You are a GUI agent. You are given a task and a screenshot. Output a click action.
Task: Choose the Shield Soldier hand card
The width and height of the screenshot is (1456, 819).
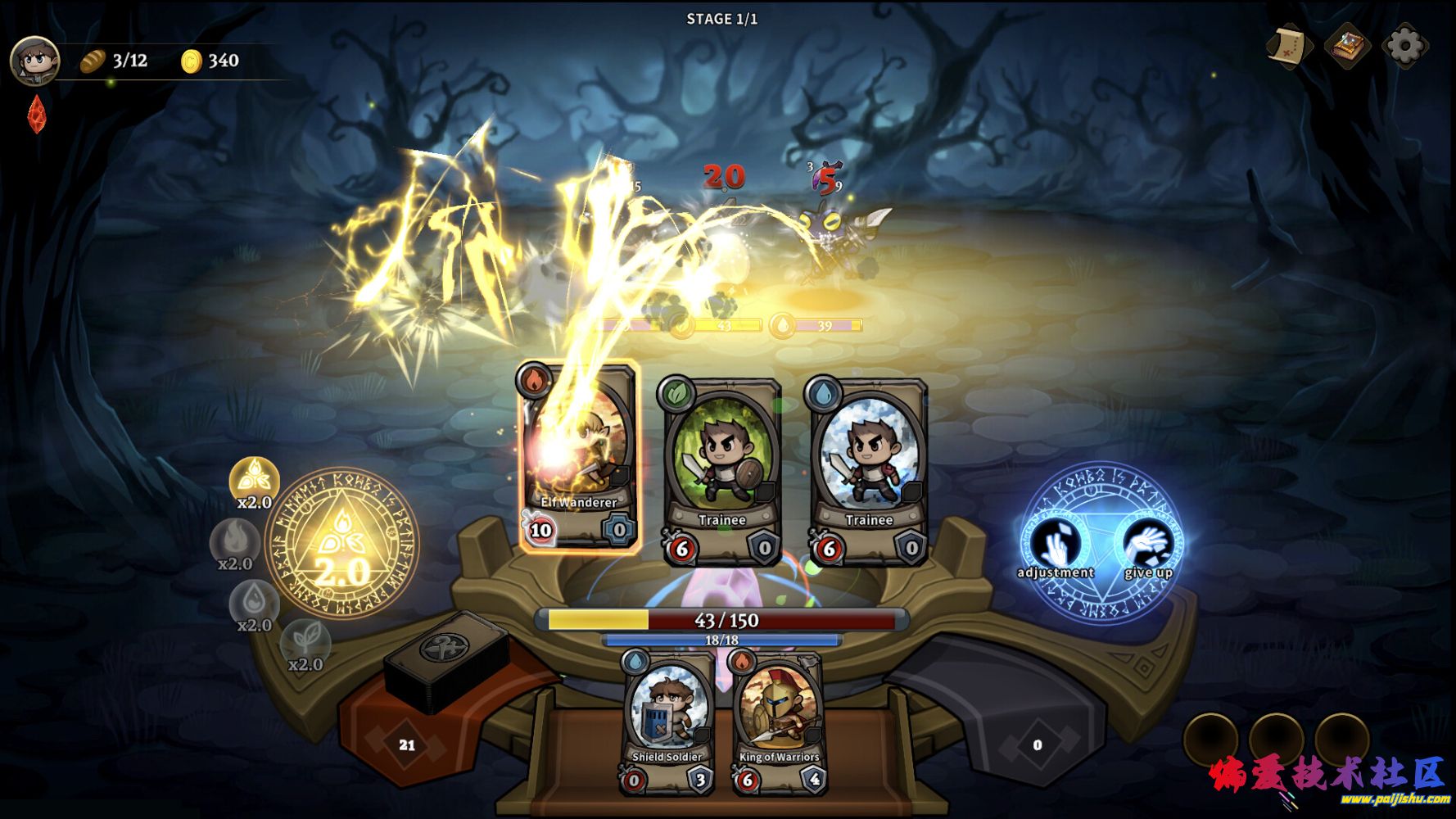click(668, 722)
